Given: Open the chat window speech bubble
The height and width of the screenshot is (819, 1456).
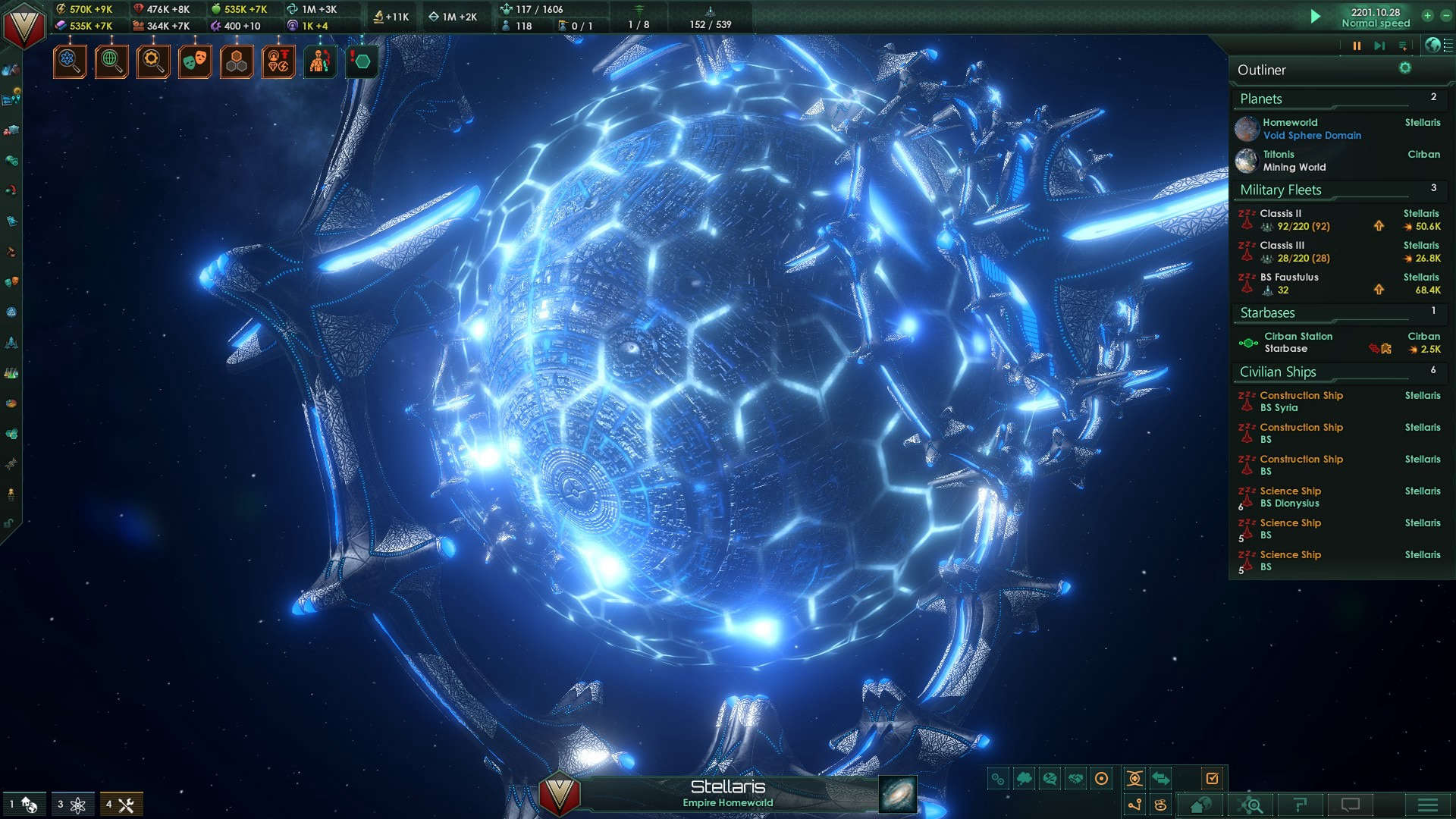Looking at the screenshot, I should click(1351, 805).
